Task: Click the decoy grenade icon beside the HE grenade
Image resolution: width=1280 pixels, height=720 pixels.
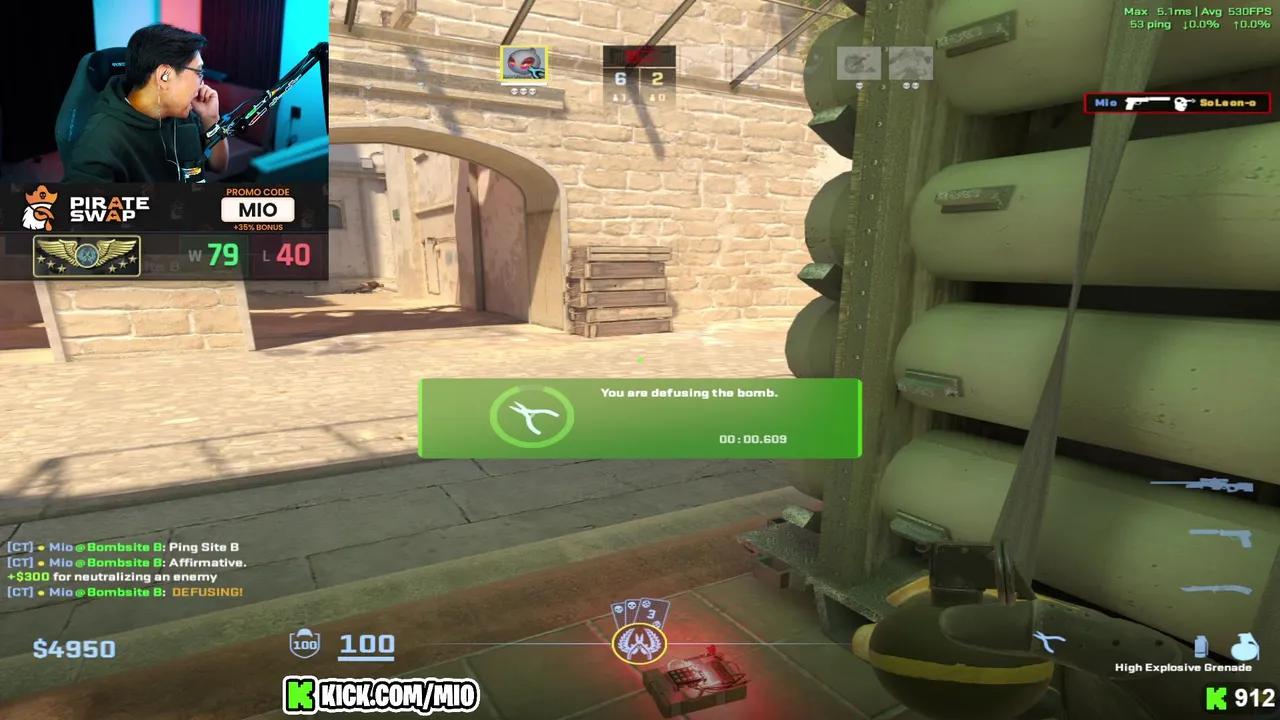Action: click(1200, 646)
